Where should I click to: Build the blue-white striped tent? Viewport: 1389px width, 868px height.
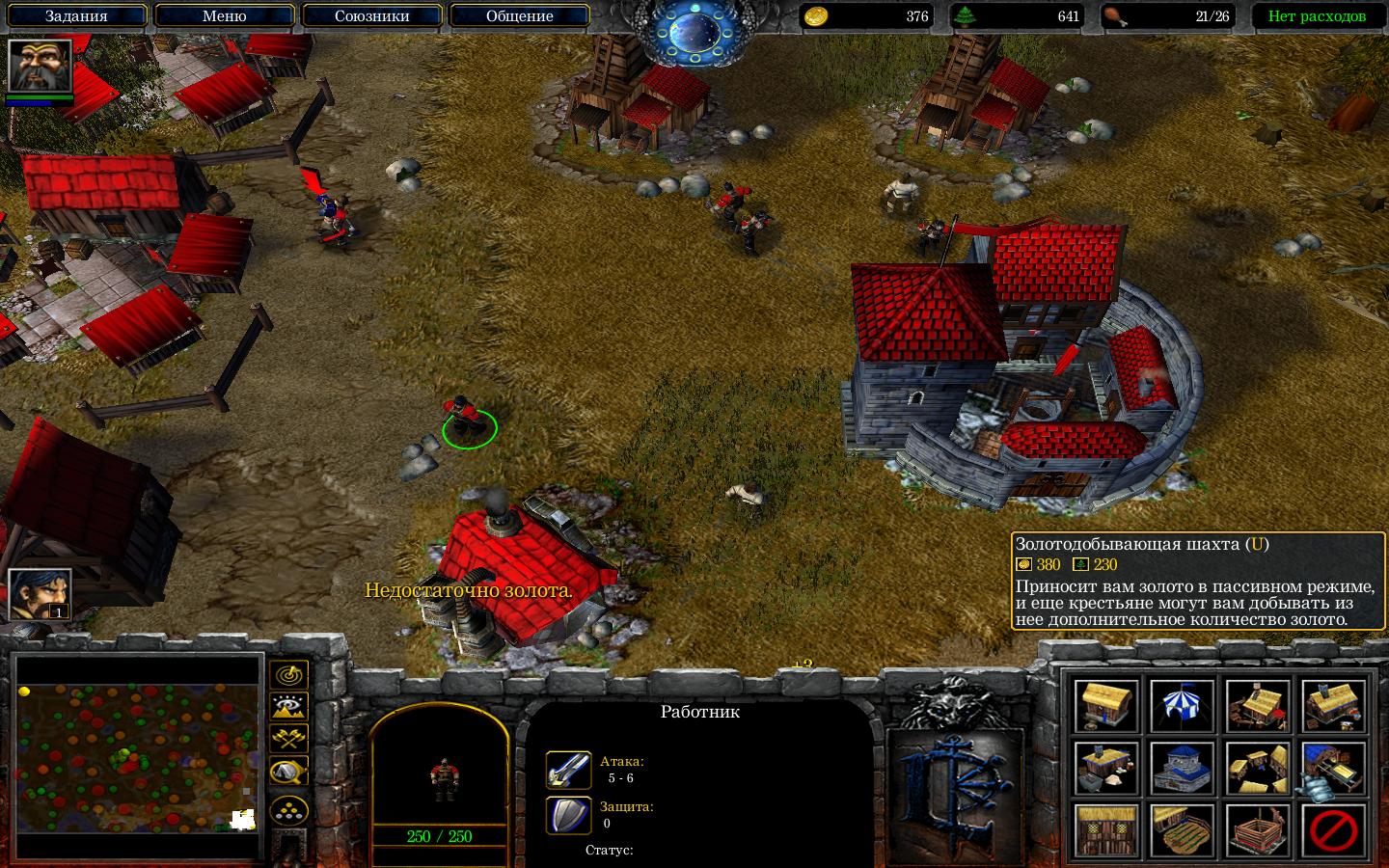pyautogui.click(x=1182, y=705)
